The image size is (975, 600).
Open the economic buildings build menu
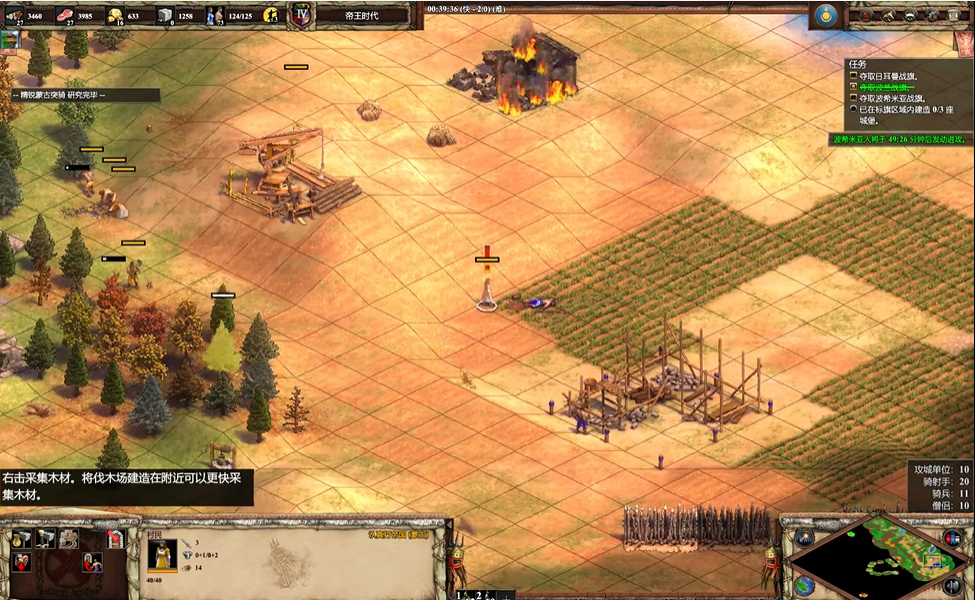click(x=21, y=539)
